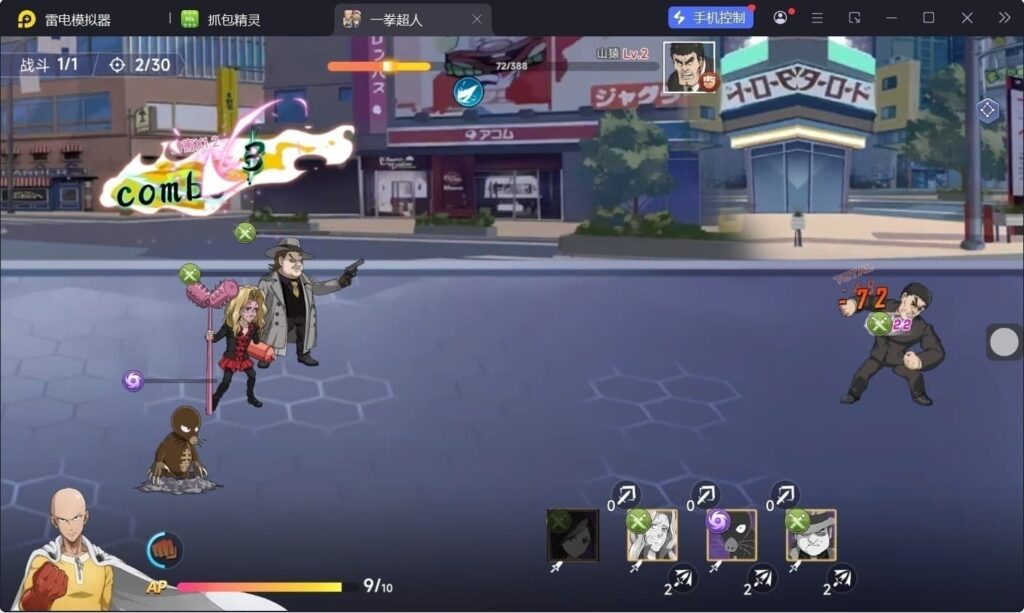The image size is (1024, 613).
Task: Select the darkened dark-haired hero portrait card
Action: click(x=573, y=535)
